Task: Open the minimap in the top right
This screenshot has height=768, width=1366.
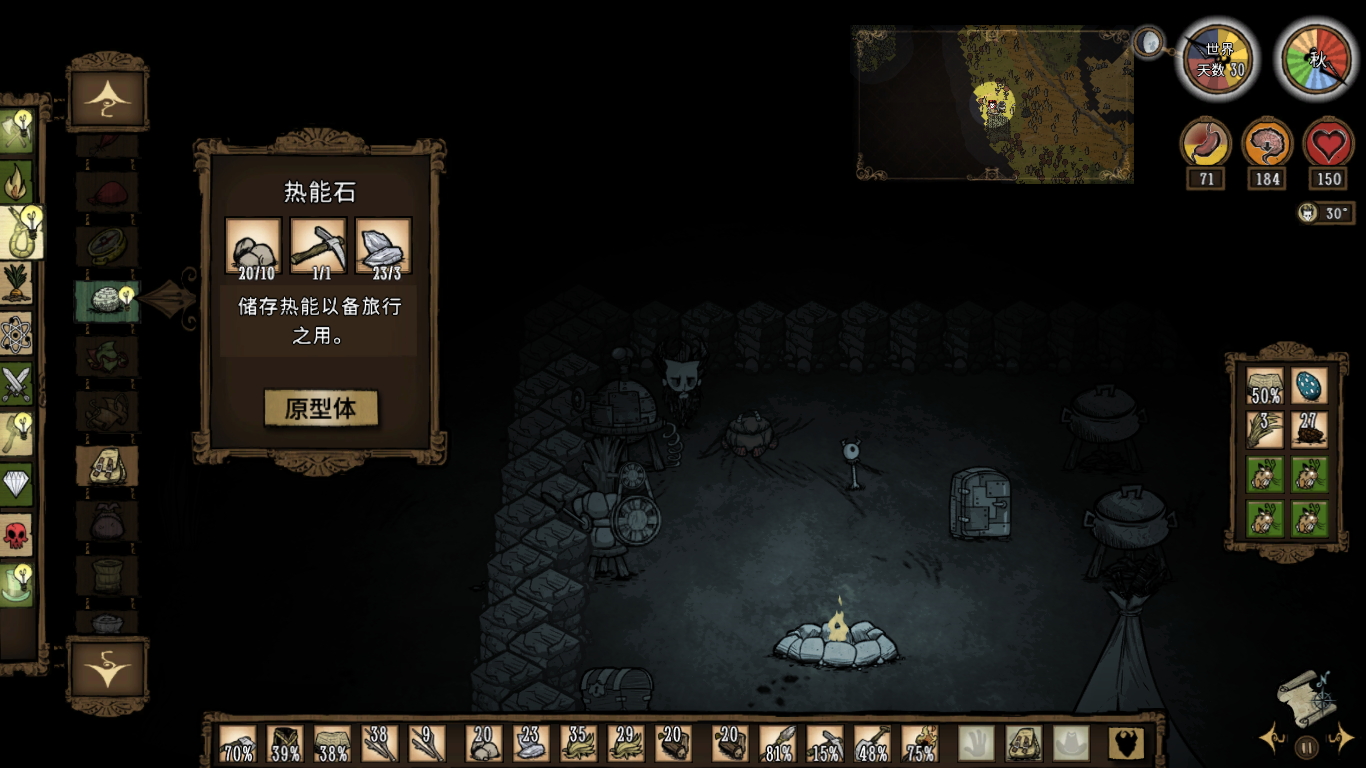Action: (x=994, y=104)
